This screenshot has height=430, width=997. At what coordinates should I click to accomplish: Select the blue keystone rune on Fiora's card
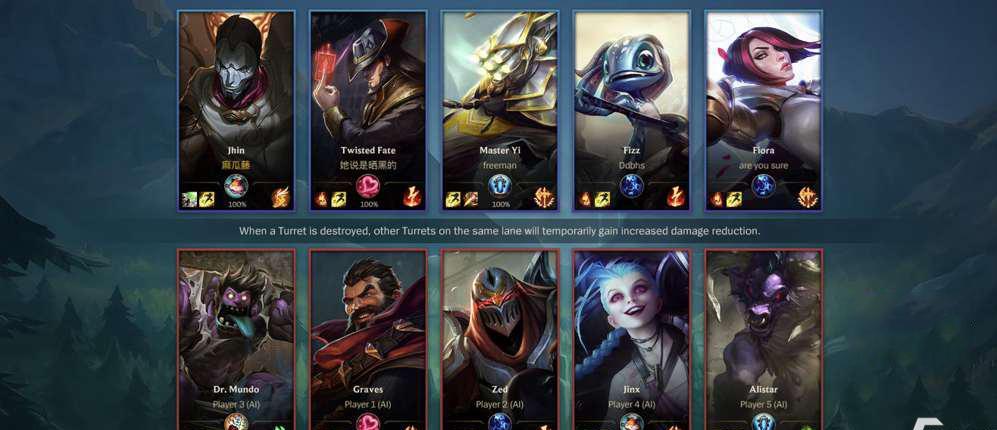tap(764, 185)
